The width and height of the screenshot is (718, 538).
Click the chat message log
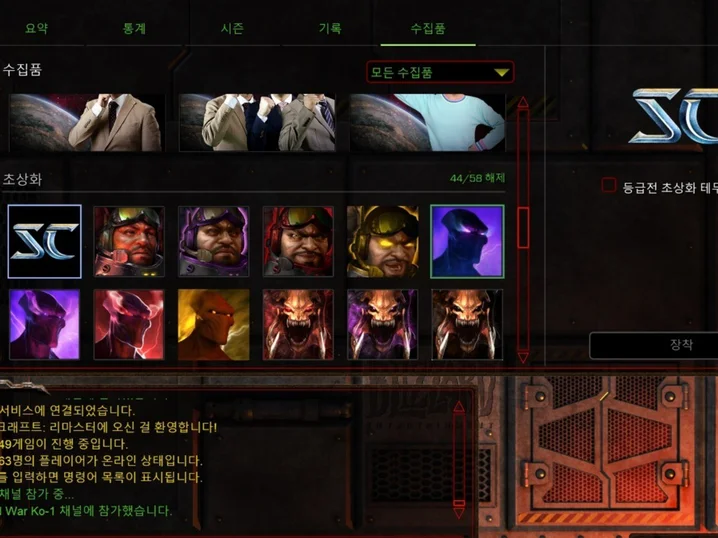point(220,460)
